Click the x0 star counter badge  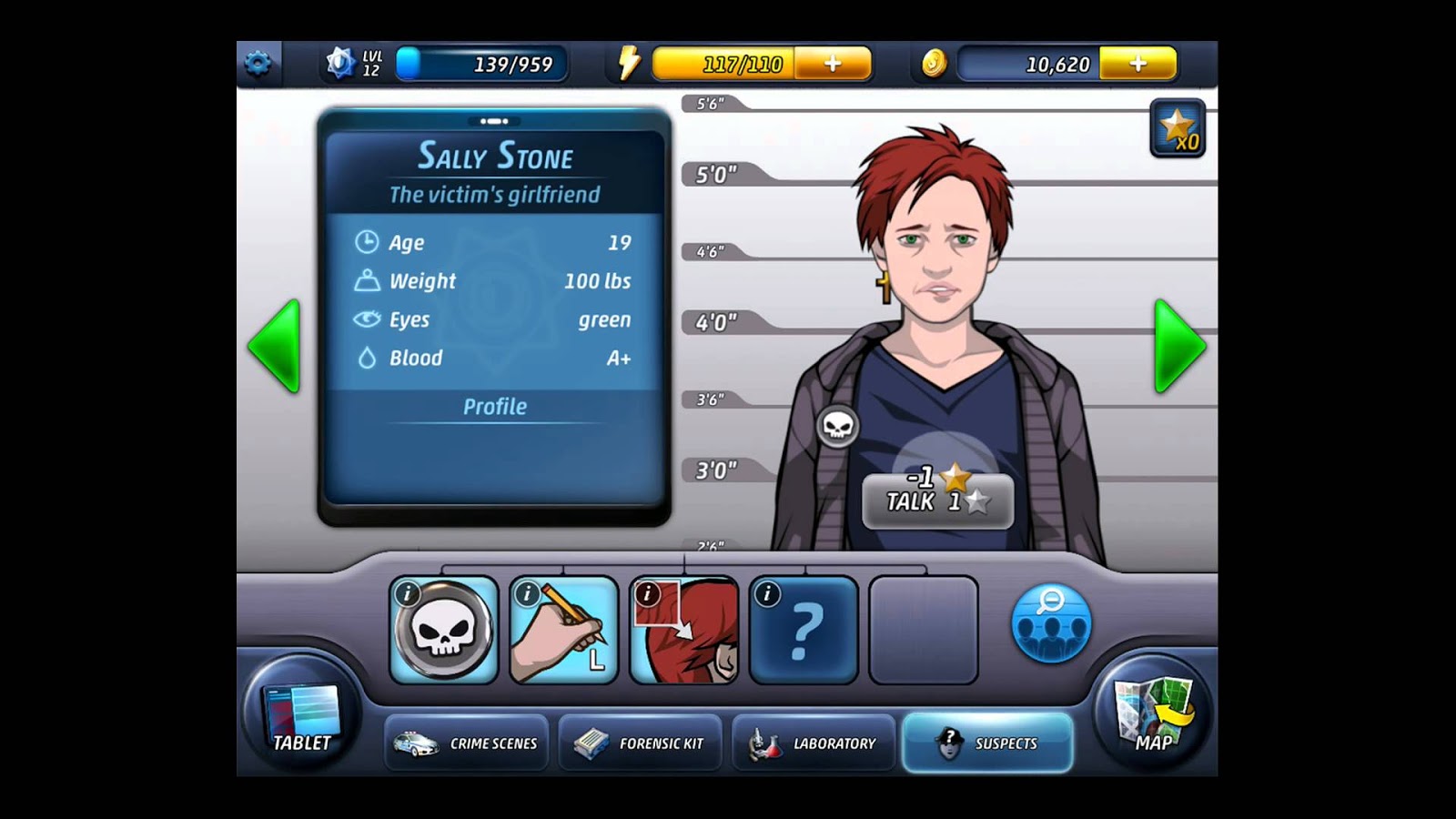[1178, 126]
